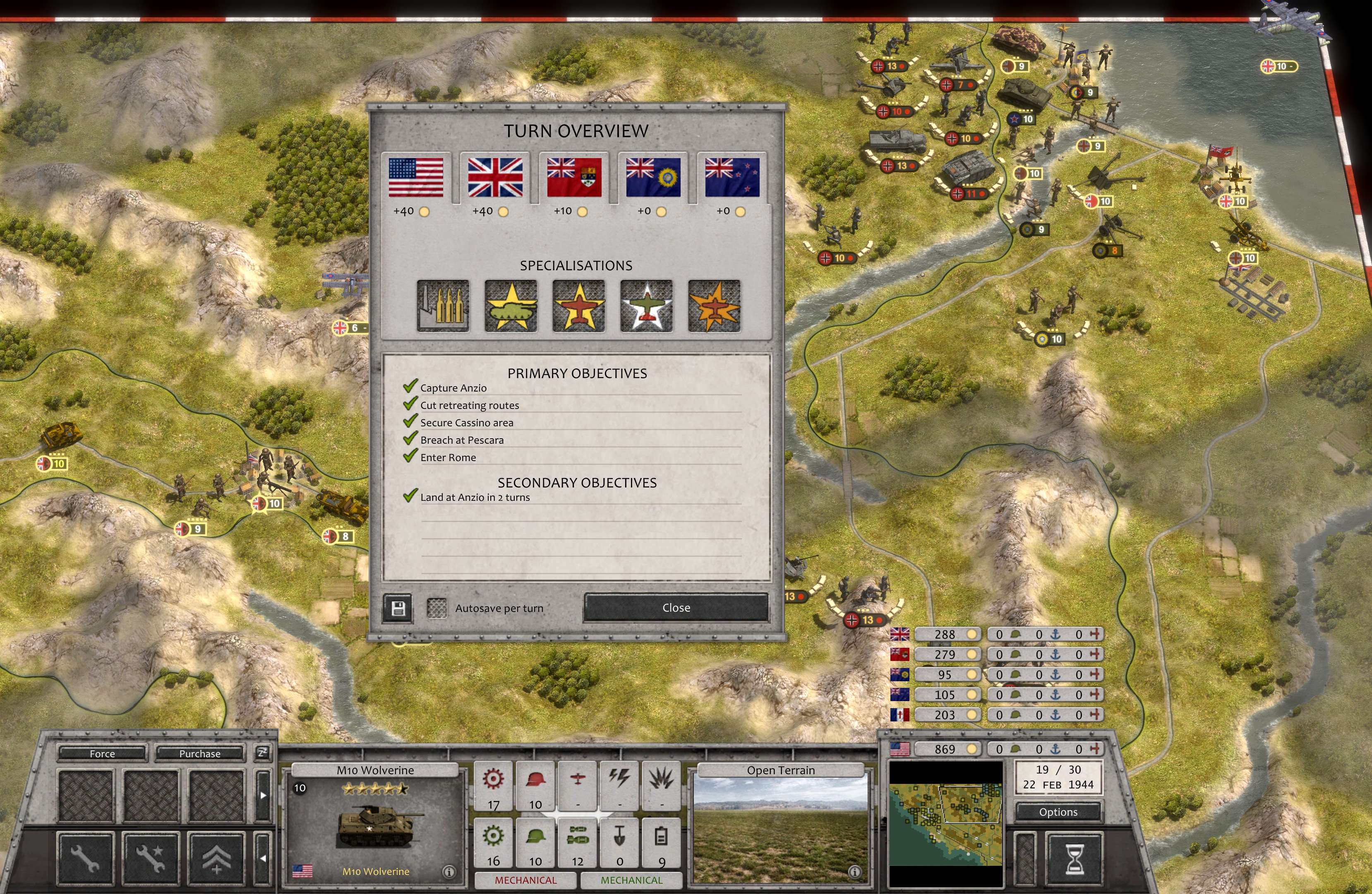Open the Force list
Screen dimensions: 1372x894
point(102,753)
